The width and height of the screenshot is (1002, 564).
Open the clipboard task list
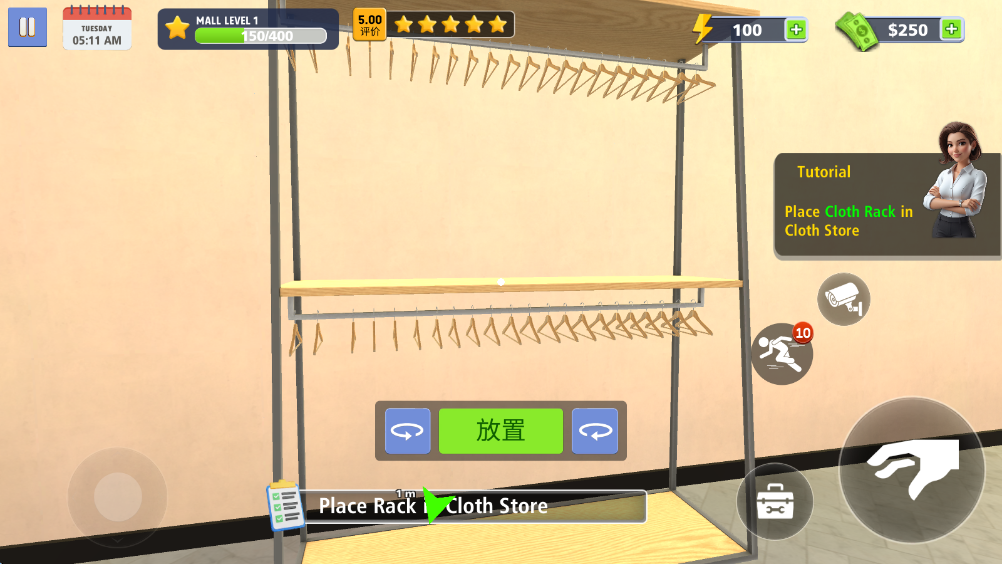tap(286, 506)
